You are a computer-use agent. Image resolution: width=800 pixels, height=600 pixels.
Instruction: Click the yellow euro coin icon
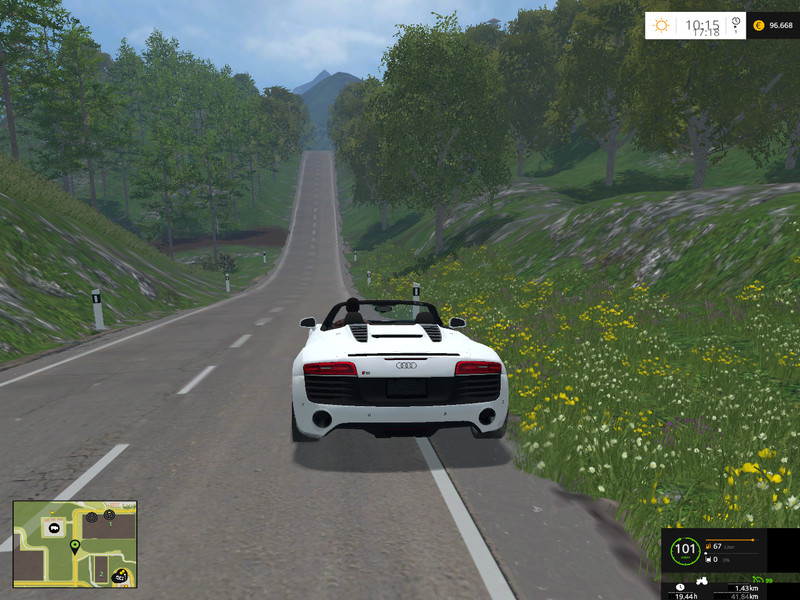(758, 25)
